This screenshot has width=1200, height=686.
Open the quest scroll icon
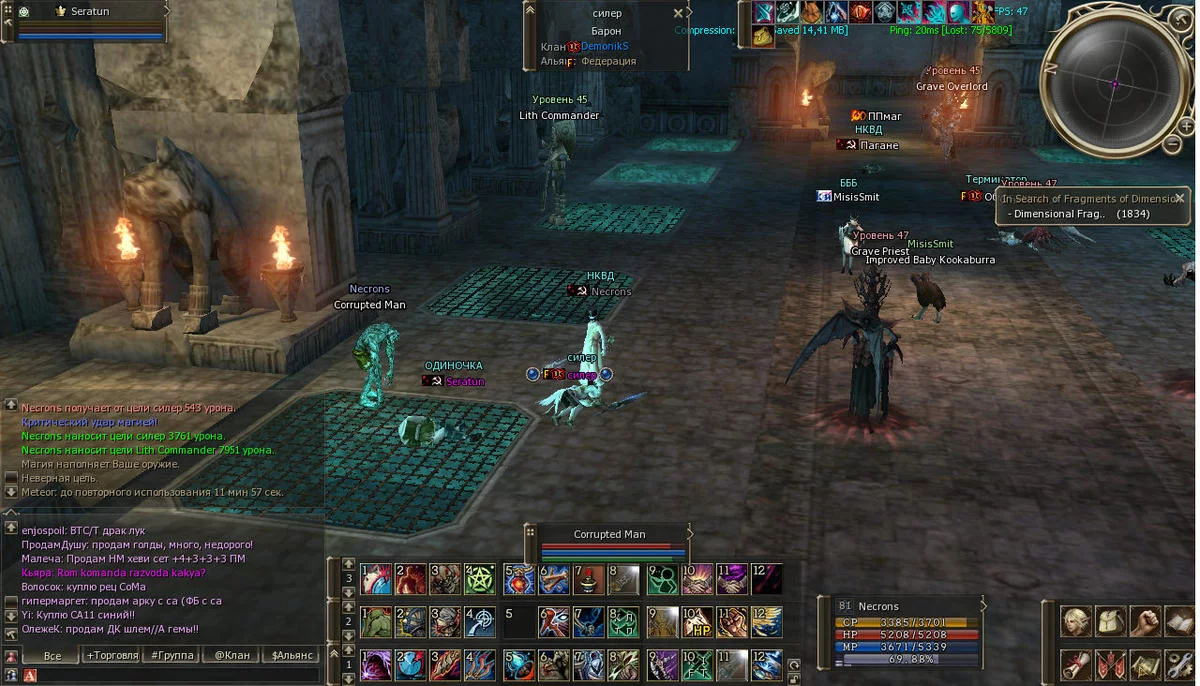pos(1076,663)
